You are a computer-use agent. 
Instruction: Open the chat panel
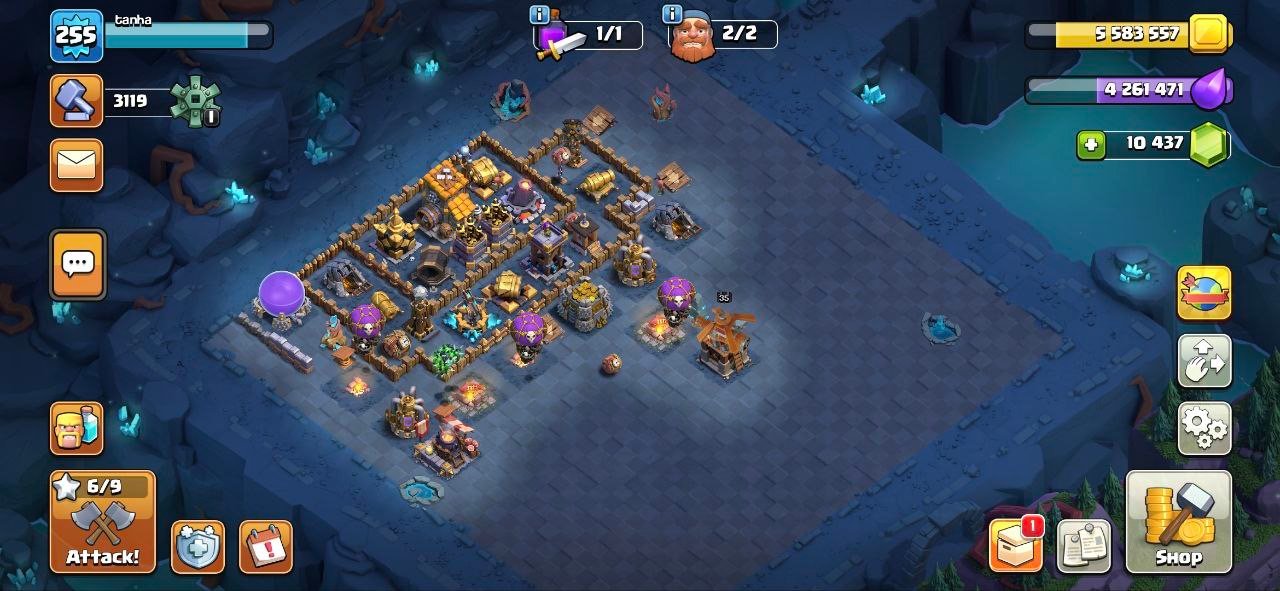(77, 265)
